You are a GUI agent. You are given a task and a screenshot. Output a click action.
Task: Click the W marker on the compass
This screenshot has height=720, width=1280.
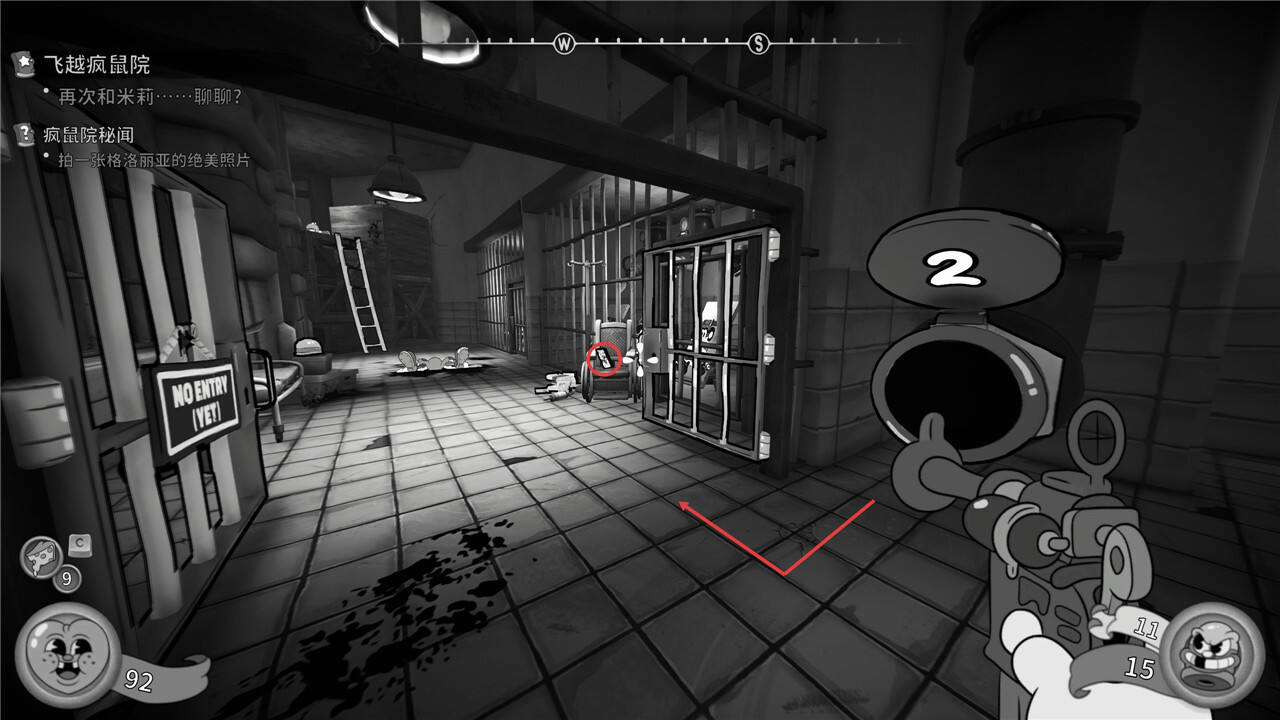click(565, 43)
